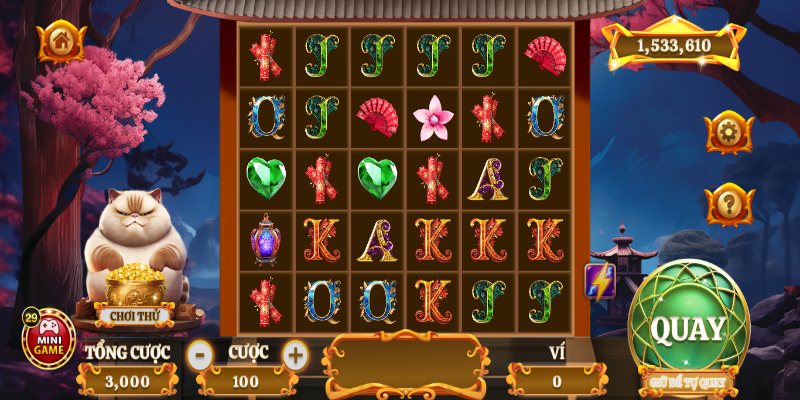Increase the bet with the plus button
Screen dimensions: 800x400
point(295,353)
